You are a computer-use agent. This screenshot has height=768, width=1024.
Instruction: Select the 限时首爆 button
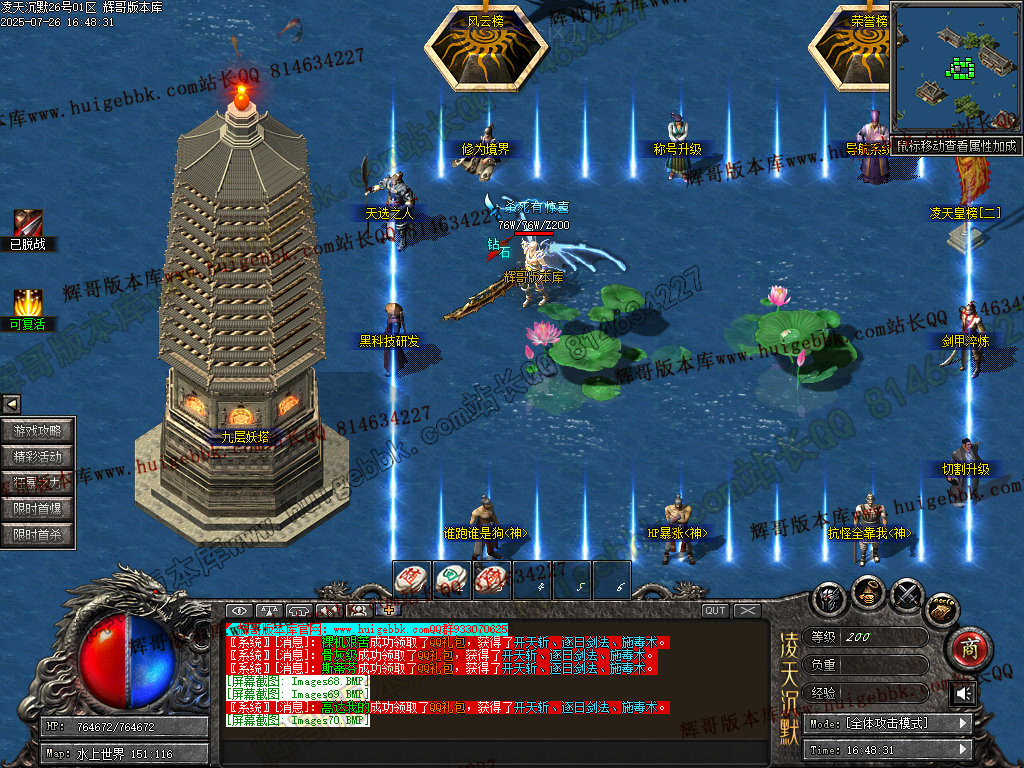point(38,509)
